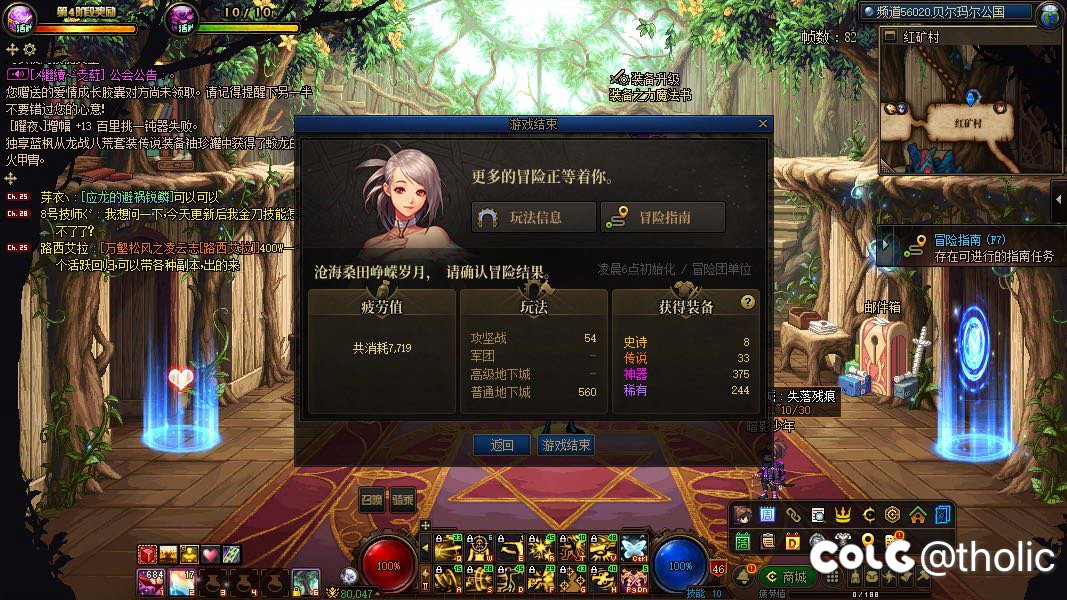Click the 骑乘 mount button
Viewport: 1067px width, 600px height.
click(x=402, y=499)
